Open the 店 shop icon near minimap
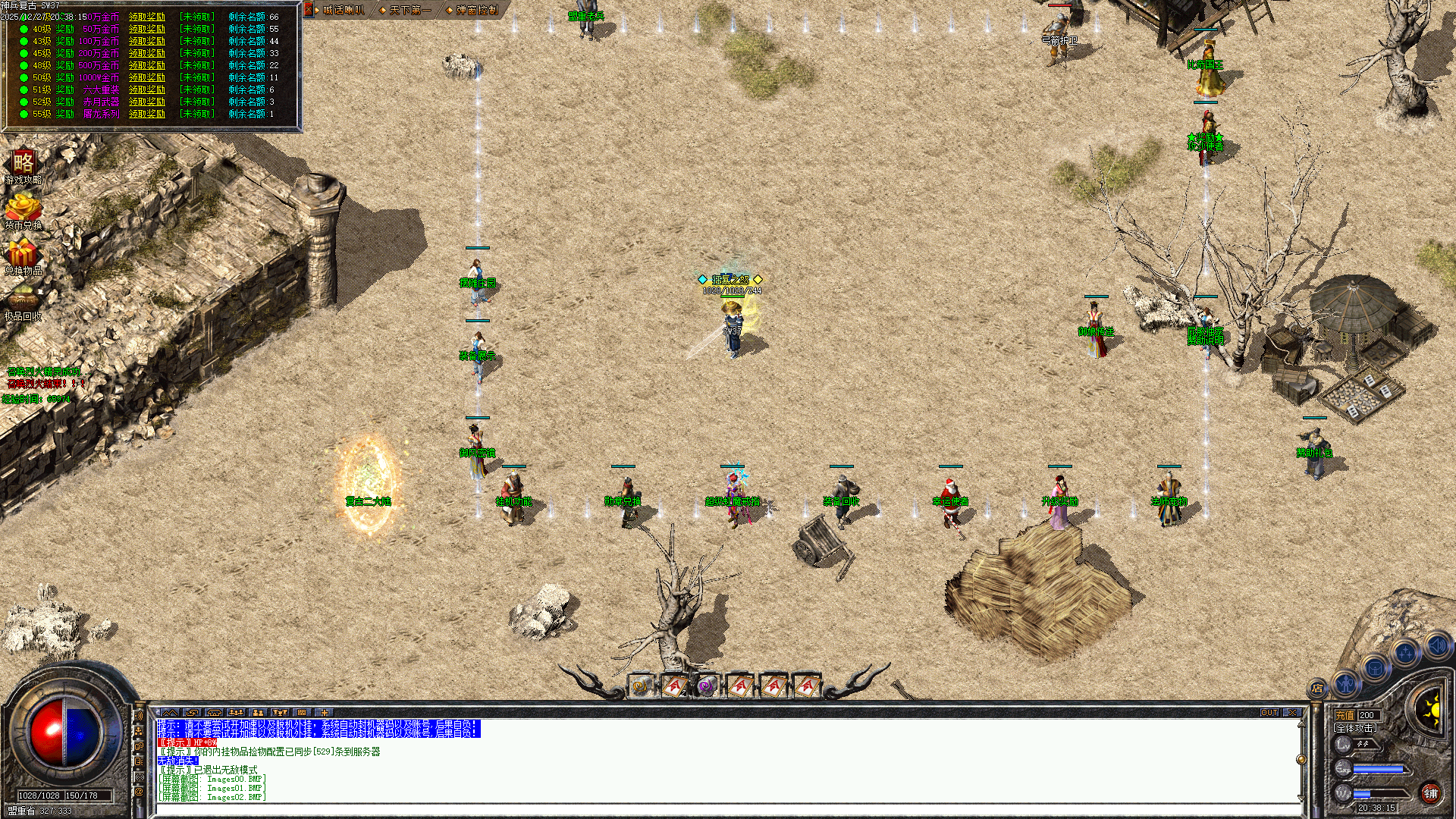This screenshot has height=819, width=1456. point(1317,689)
